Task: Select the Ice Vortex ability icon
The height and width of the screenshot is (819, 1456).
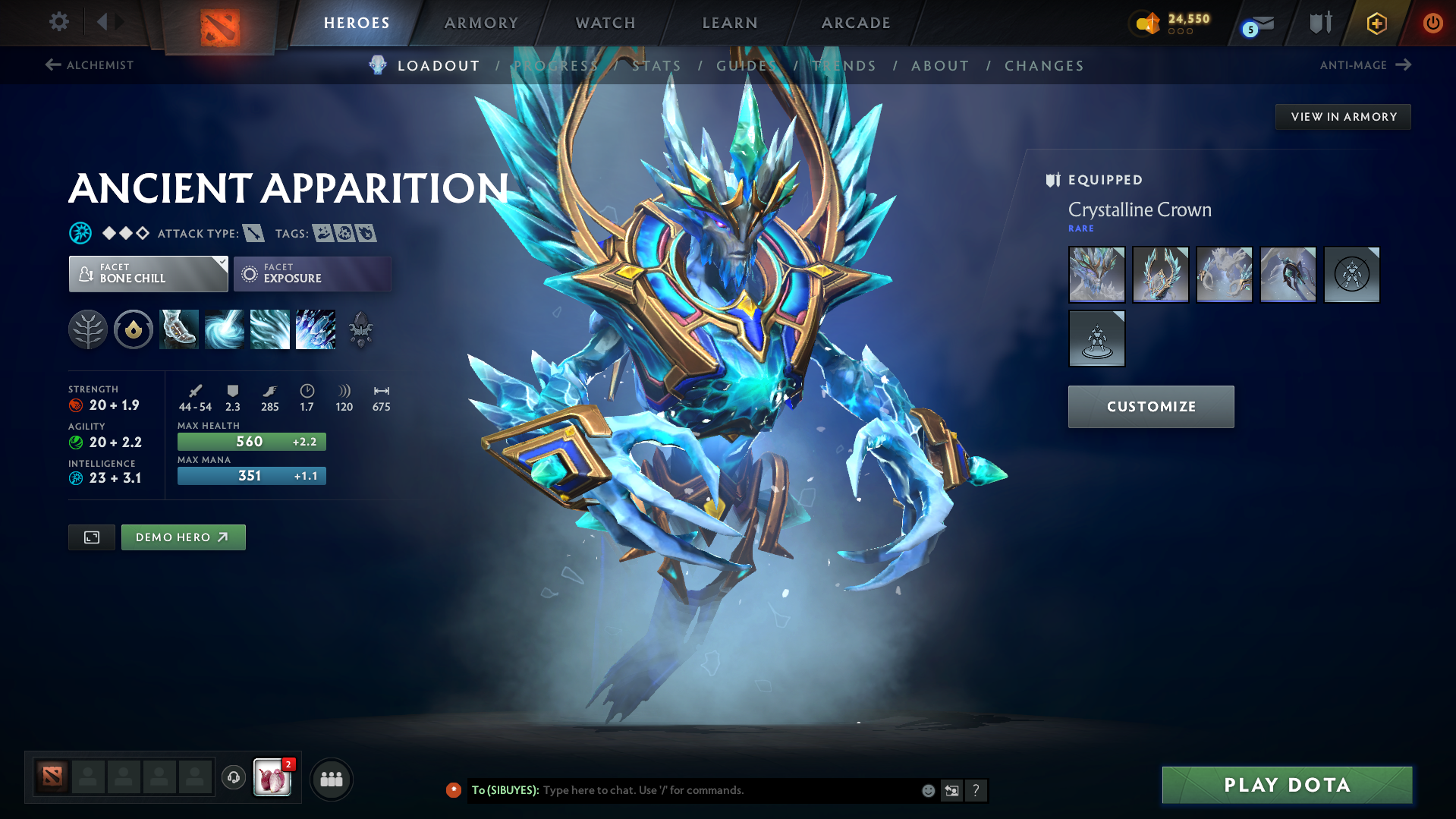Action: coord(225,329)
